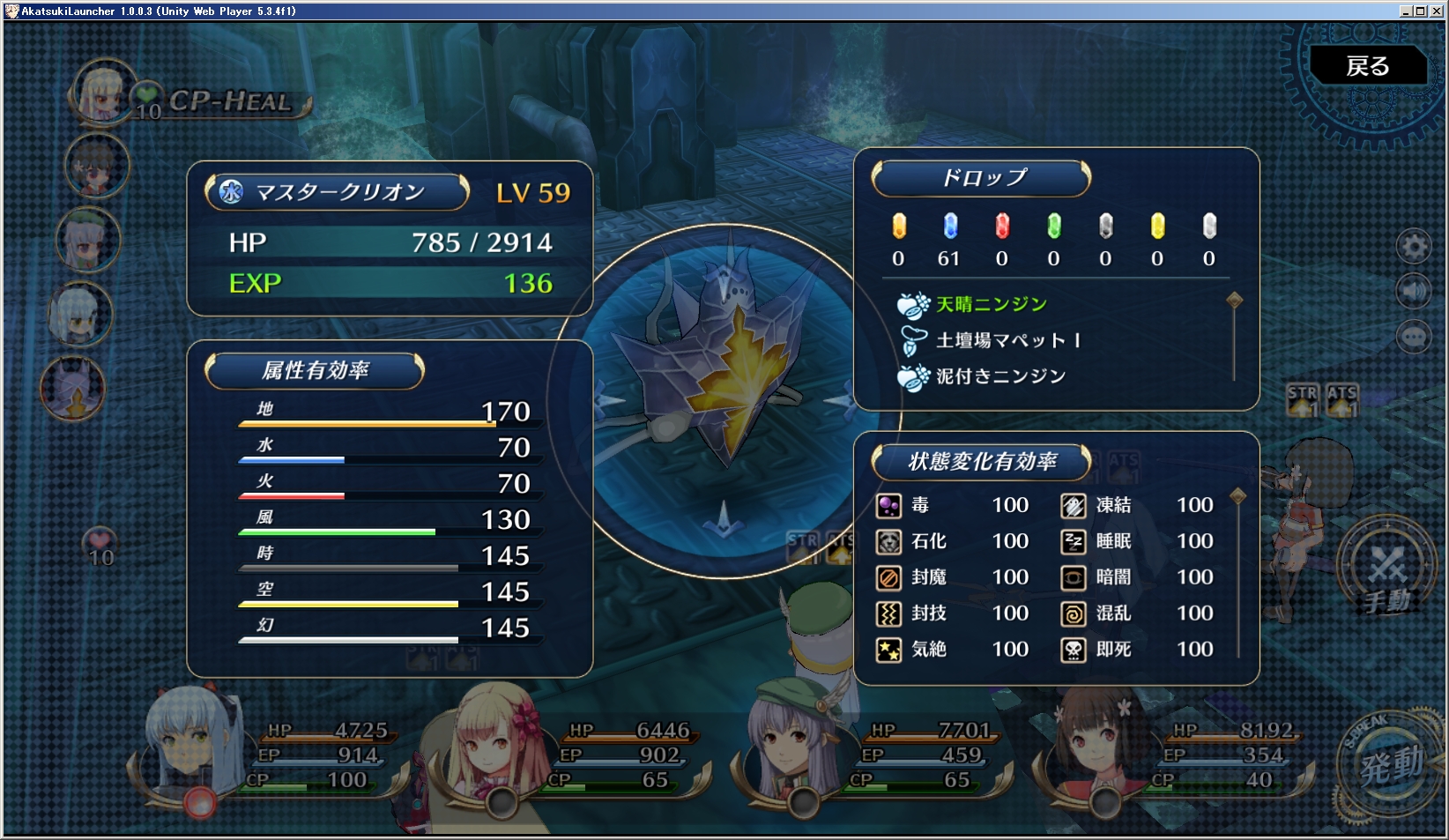
Task: Minimize the AkatsukiLauncher window
Action: pyautogui.click(x=1406, y=11)
